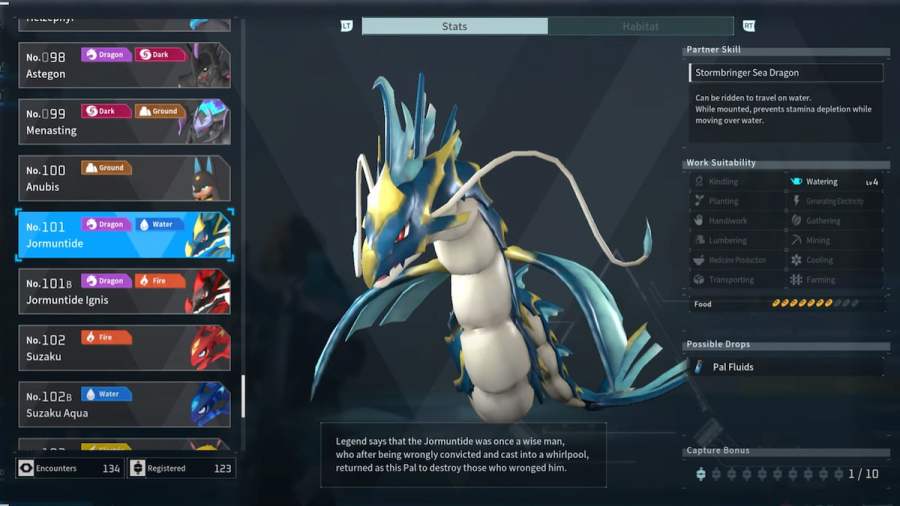Open the Habitat tab
Screen dimensions: 900x506
[x=640, y=26]
